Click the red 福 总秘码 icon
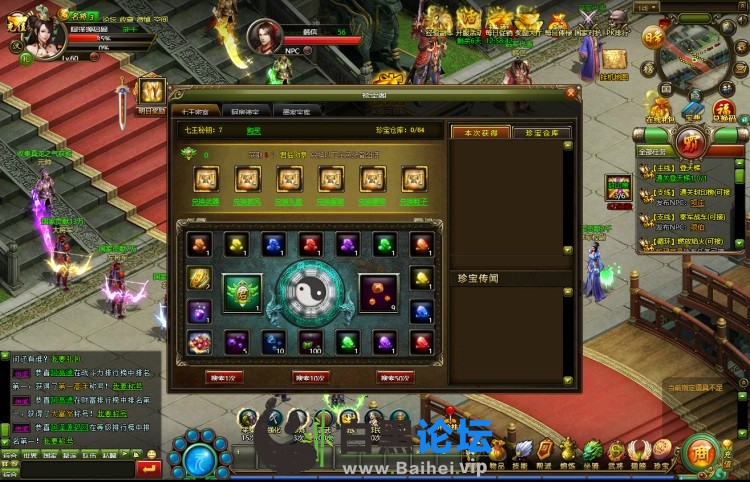 [723, 107]
